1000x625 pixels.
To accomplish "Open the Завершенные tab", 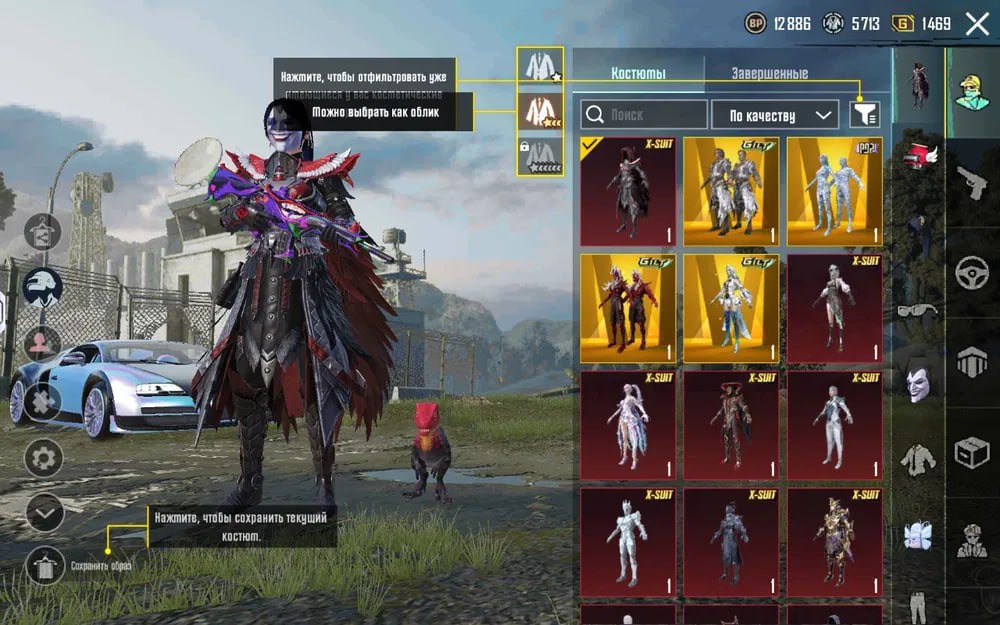I will tap(769, 73).
